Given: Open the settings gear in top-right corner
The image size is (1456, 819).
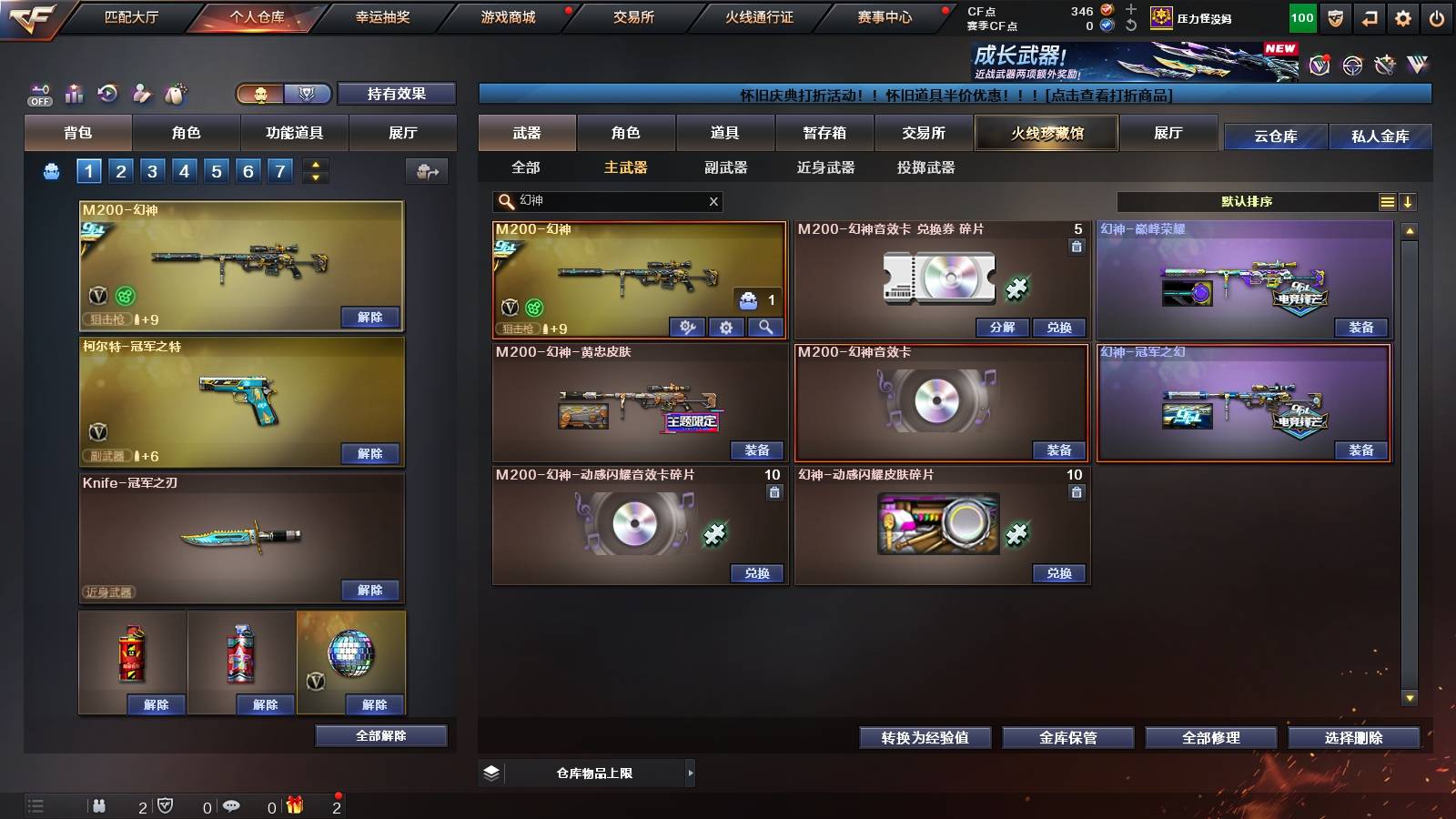Looking at the screenshot, I should 1404,15.
